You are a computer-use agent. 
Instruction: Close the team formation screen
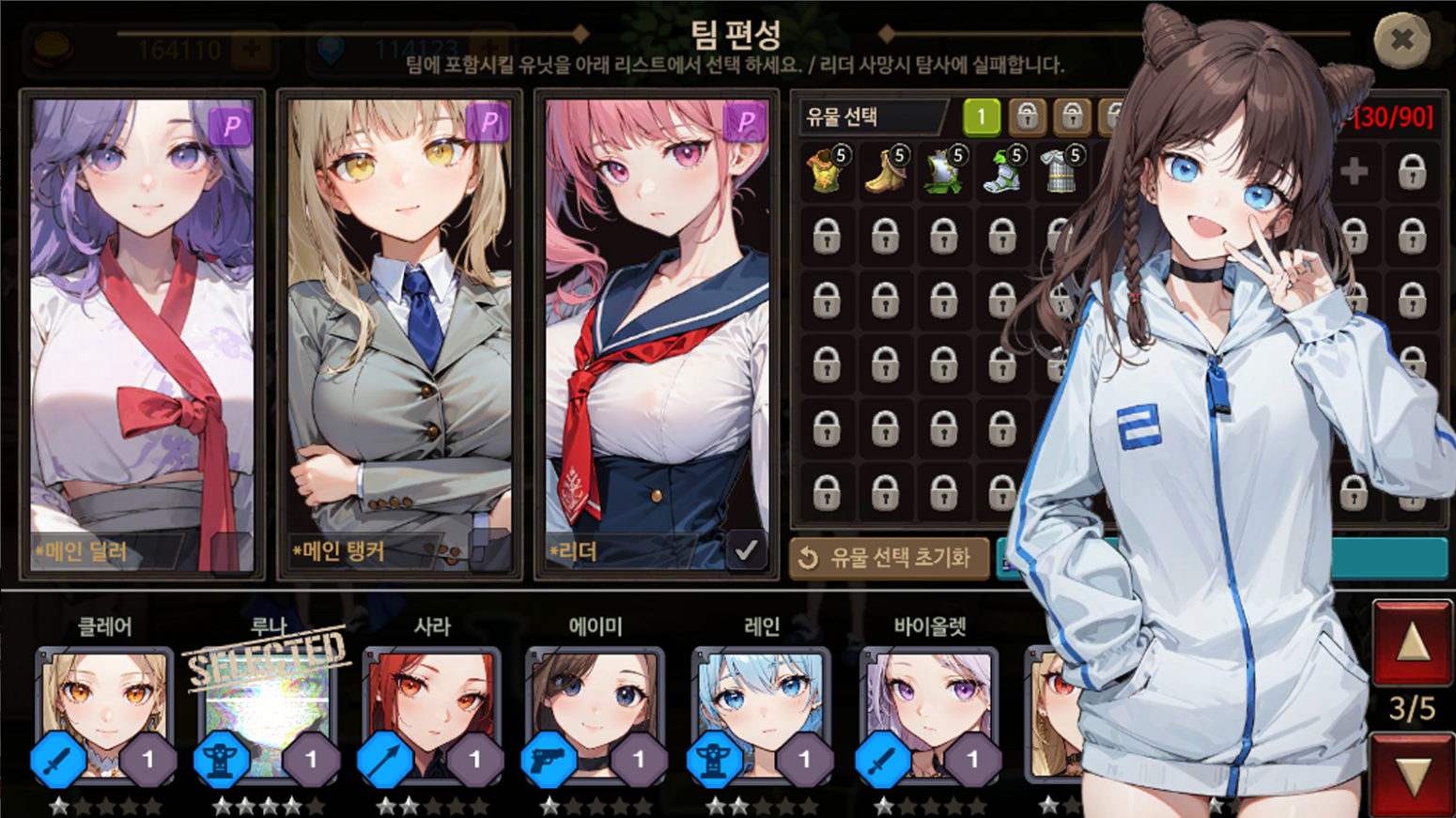click(x=1402, y=39)
